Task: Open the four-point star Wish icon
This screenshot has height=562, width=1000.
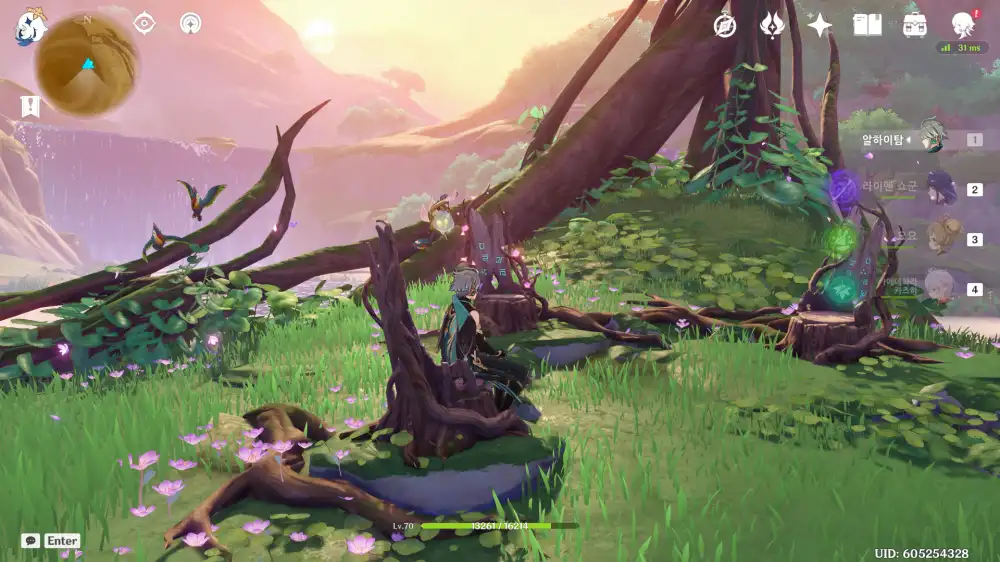Action: click(x=819, y=26)
